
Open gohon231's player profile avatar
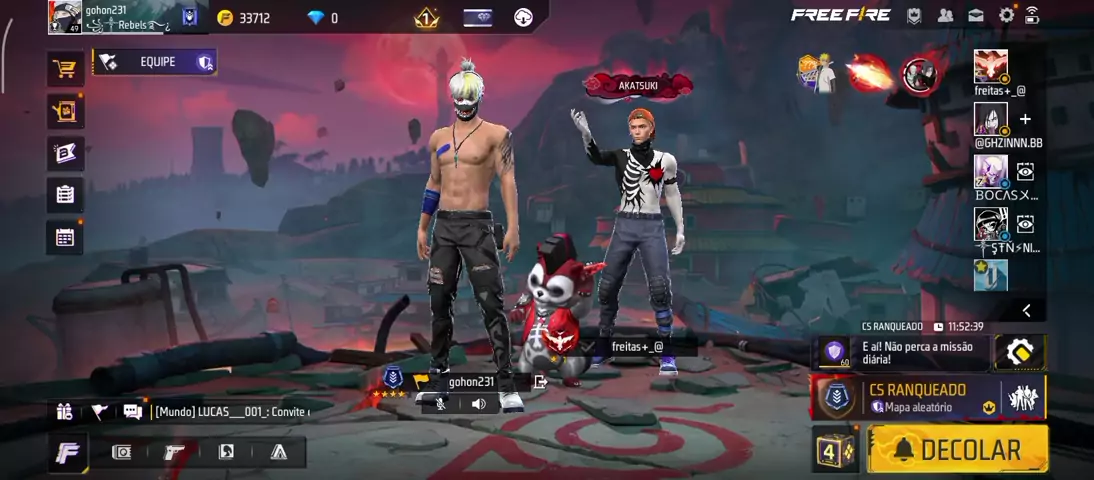pos(65,17)
